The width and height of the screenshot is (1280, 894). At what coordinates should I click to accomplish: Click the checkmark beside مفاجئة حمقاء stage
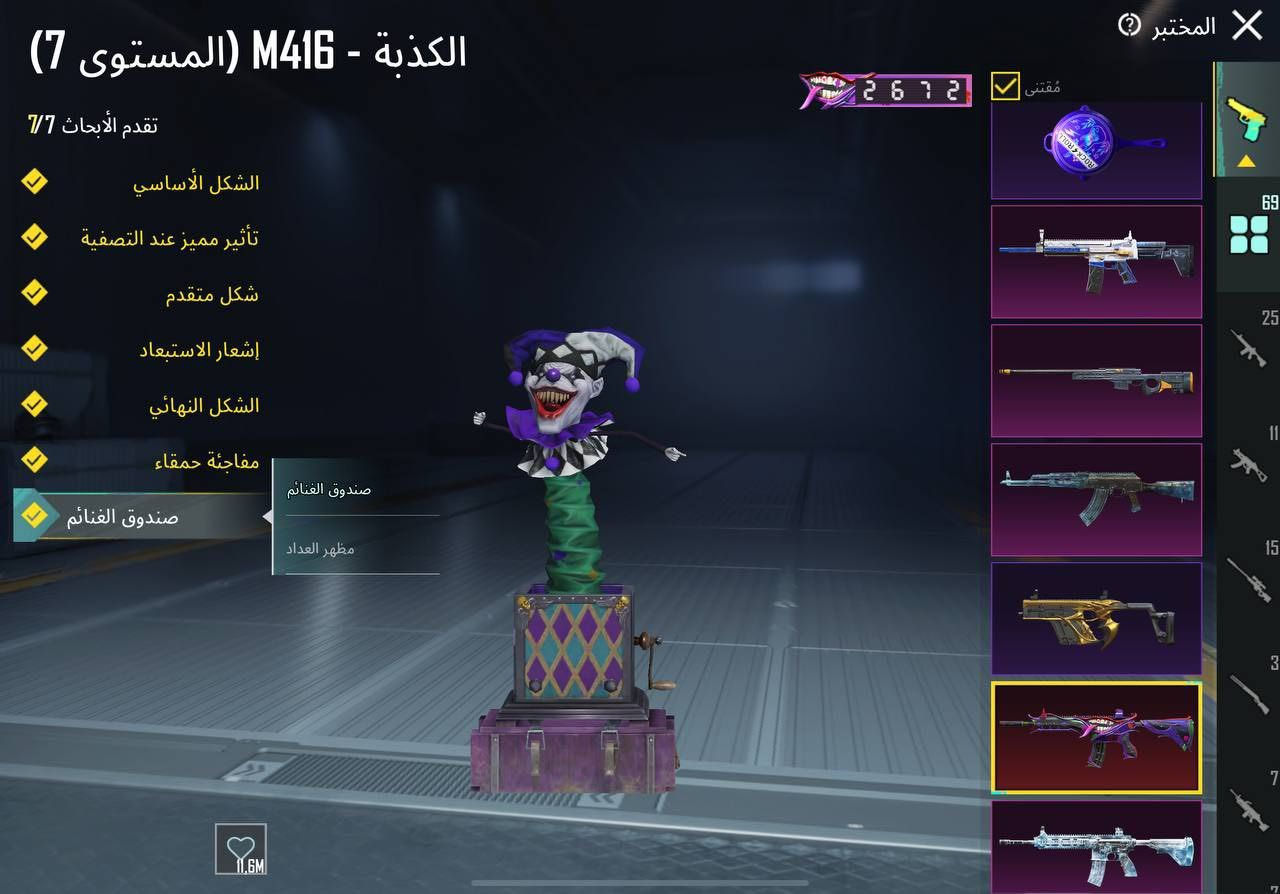pyautogui.click(x=33, y=460)
